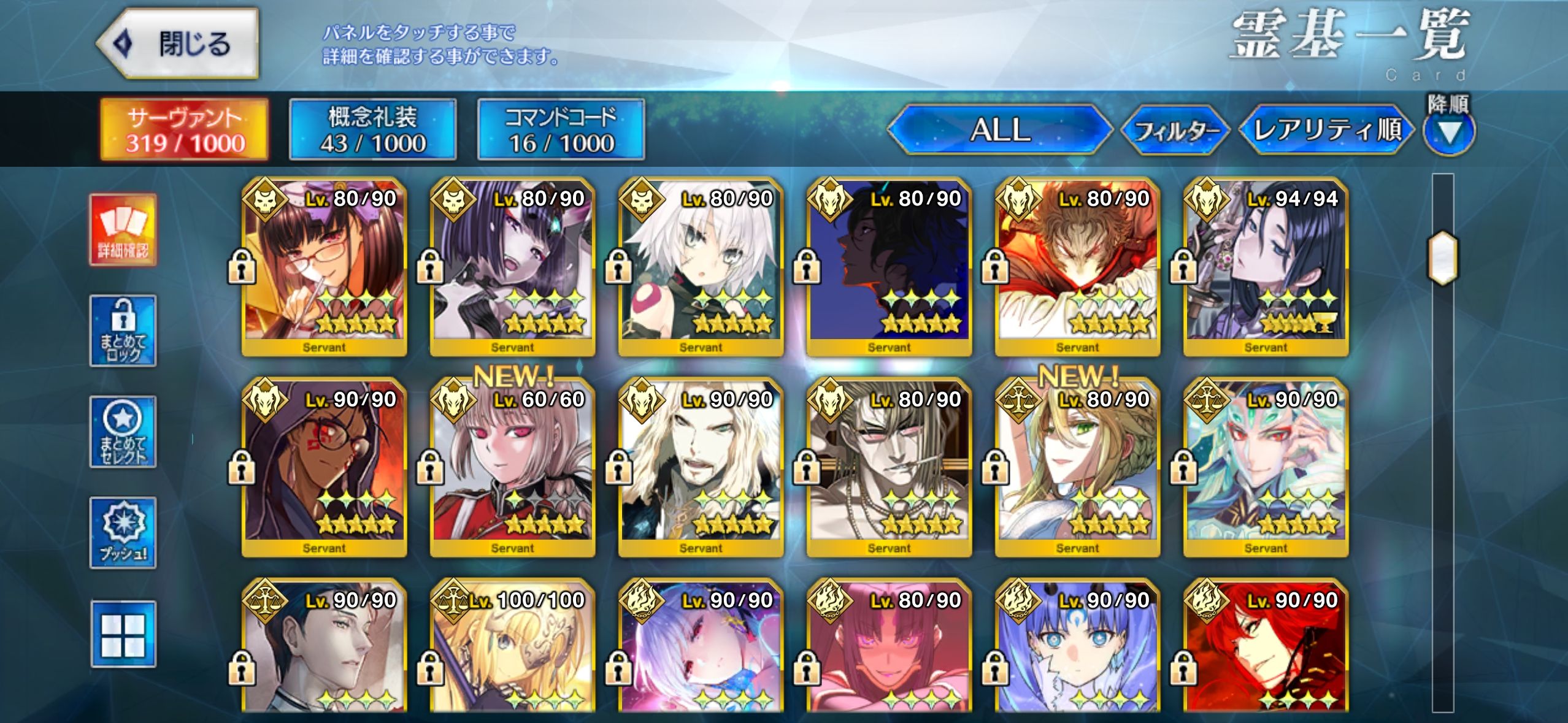The width and height of the screenshot is (1568, 723).
Task: Change grid layout with four-squares icon
Action: [x=123, y=634]
